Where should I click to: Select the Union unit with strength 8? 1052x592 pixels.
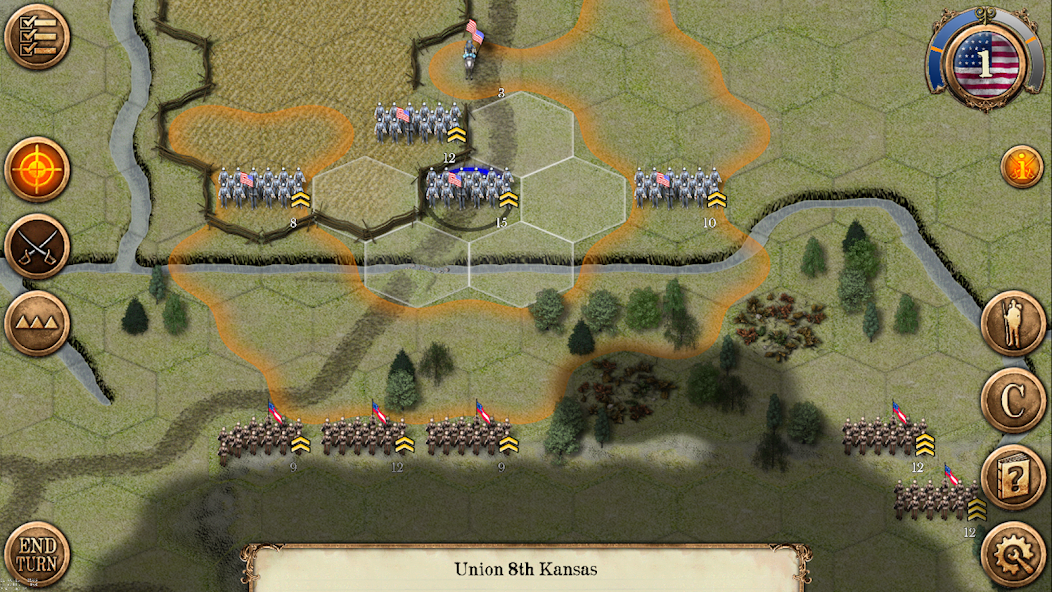click(261, 188)
